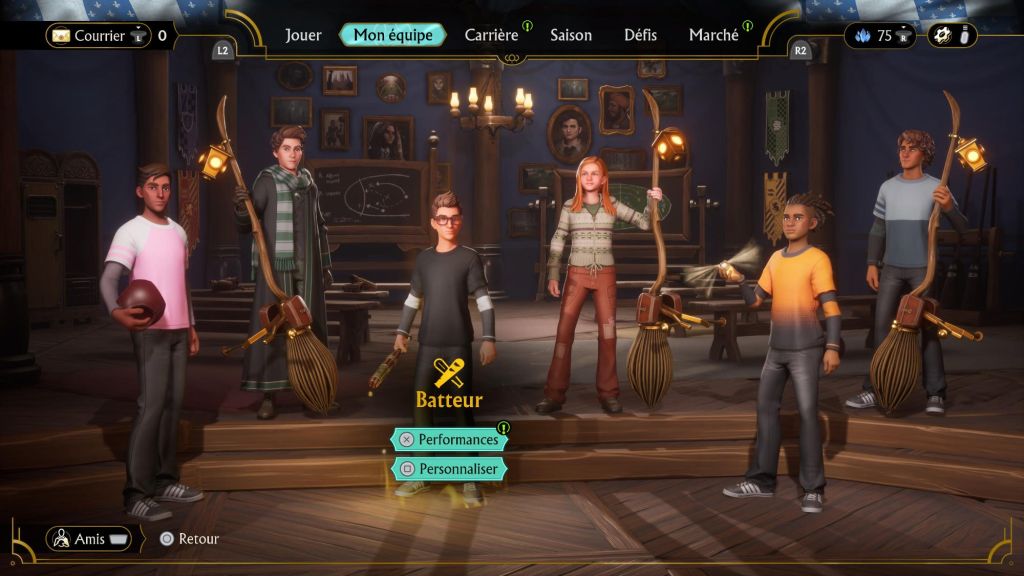This screenshot has height=576, width=1024.
Task: Show the Défis tab
Action: click(640, 35)
